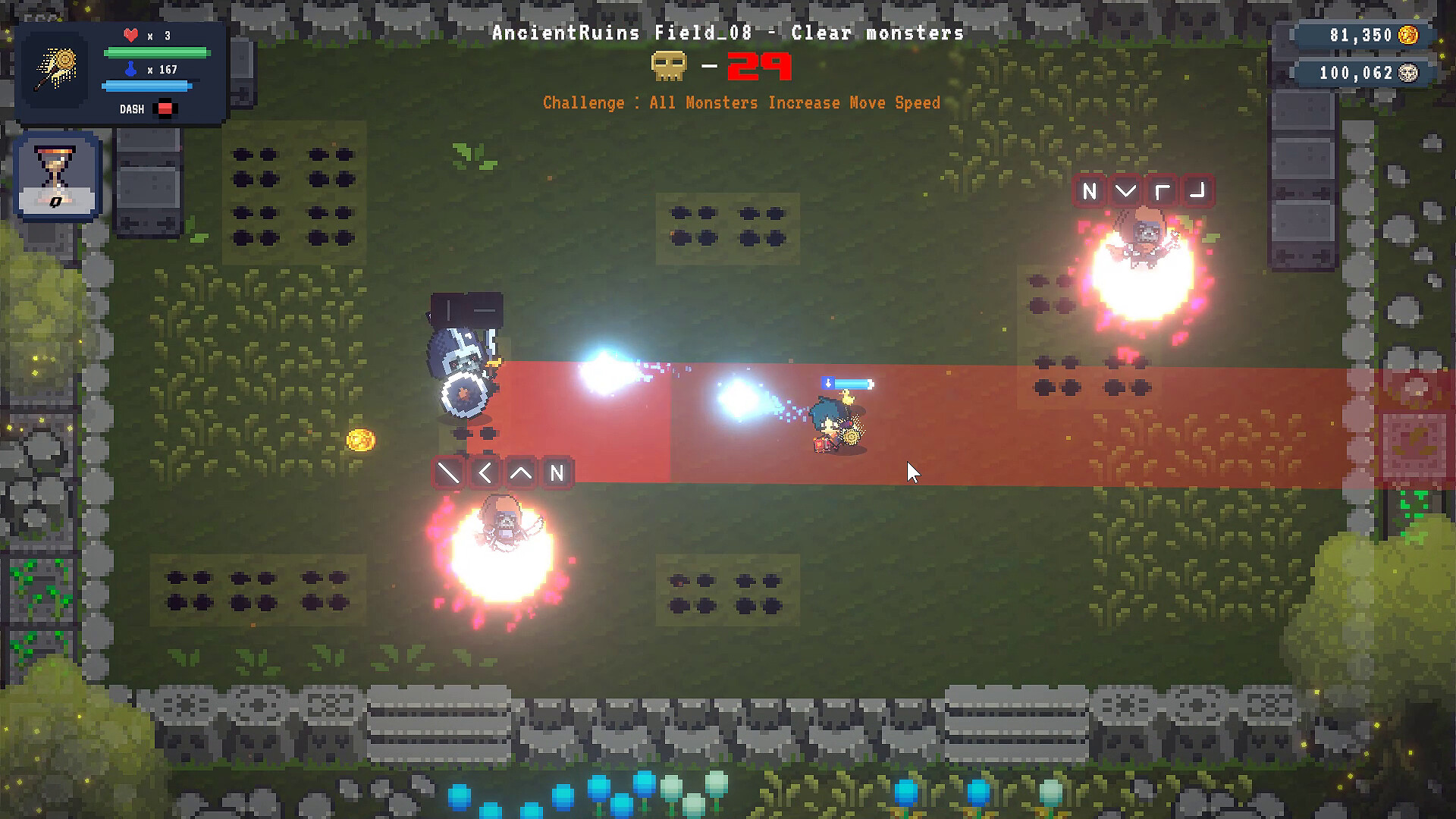Activate the backslash key prompt near bottom skeleton
The image size is (1456, 819).
[x=447, y=472]
